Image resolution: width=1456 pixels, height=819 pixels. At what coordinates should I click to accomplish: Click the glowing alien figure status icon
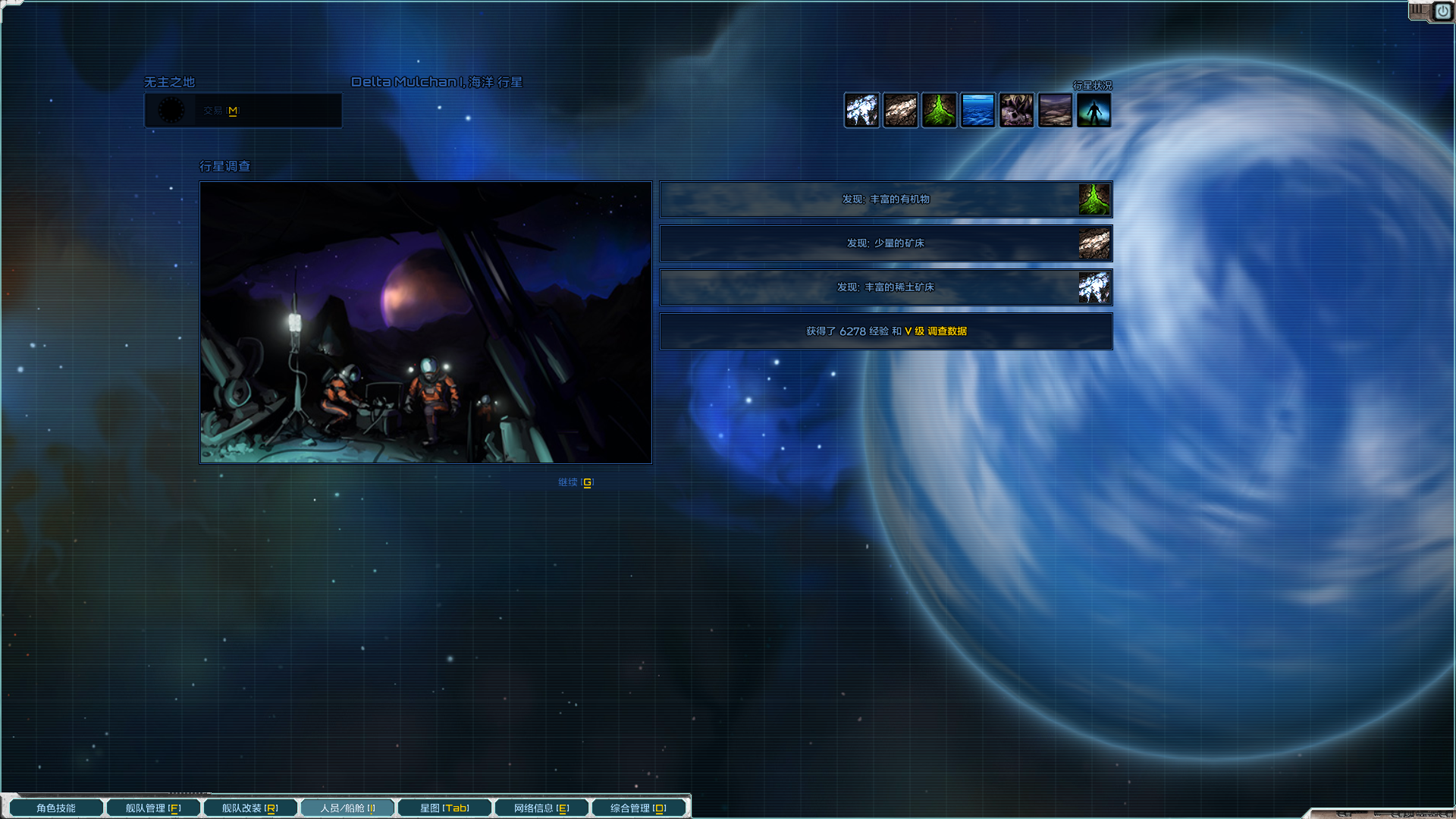click(x=1094, y=110)
